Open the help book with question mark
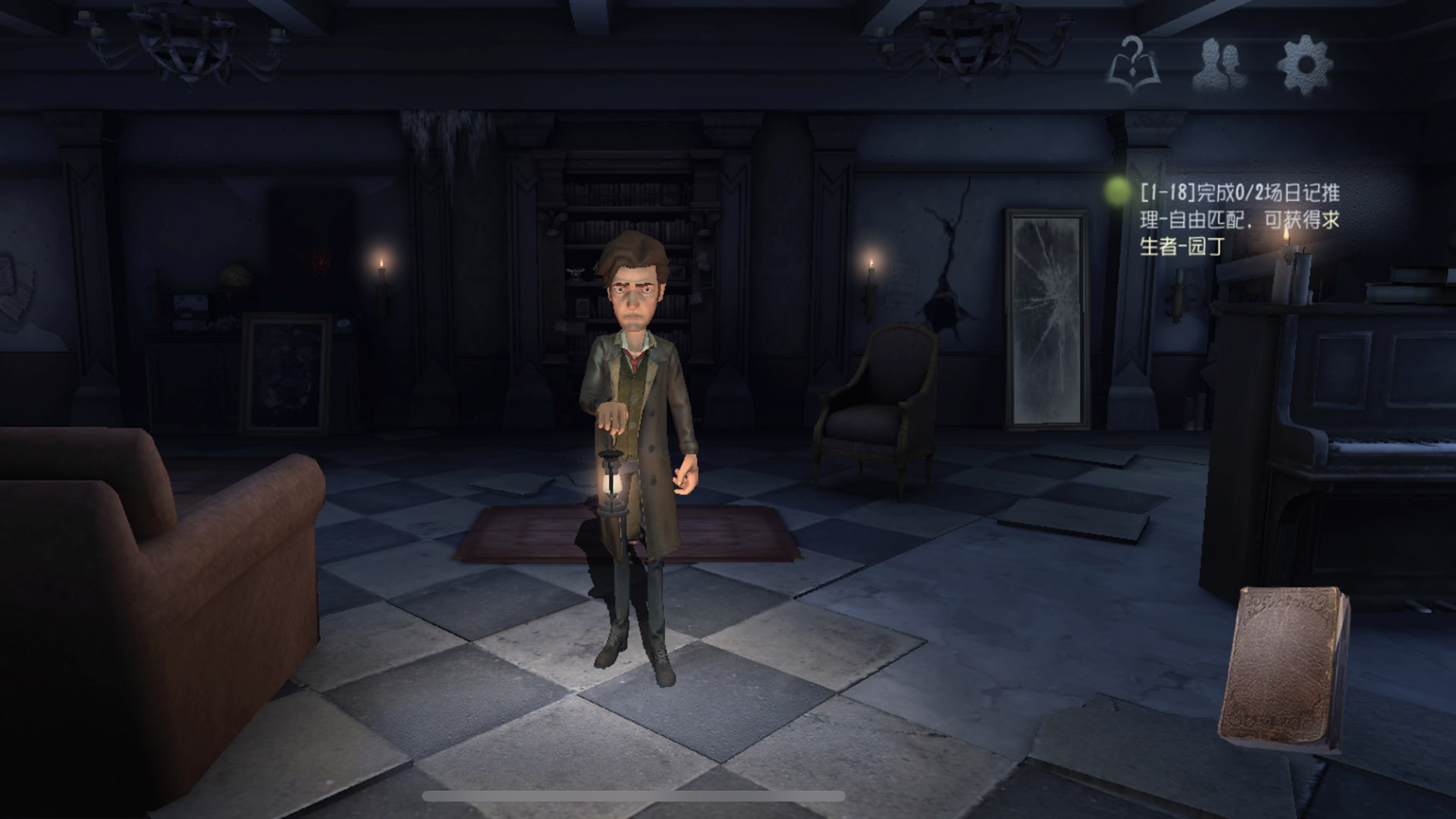The width and height of the screenshot is (1456, 819). click(x=1133, y=65)
